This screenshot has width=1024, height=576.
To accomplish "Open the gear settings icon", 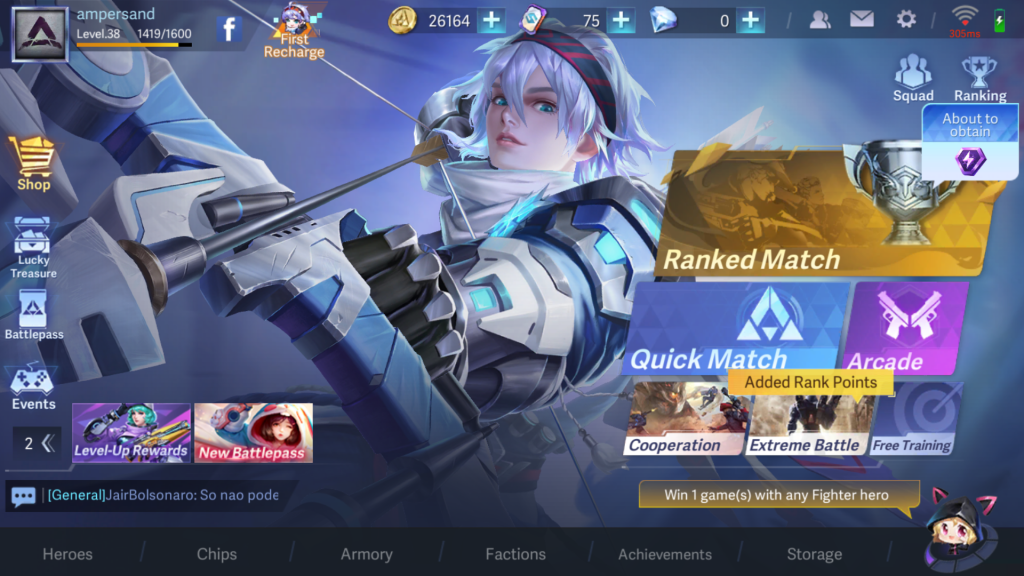I will tap(906, 19).
